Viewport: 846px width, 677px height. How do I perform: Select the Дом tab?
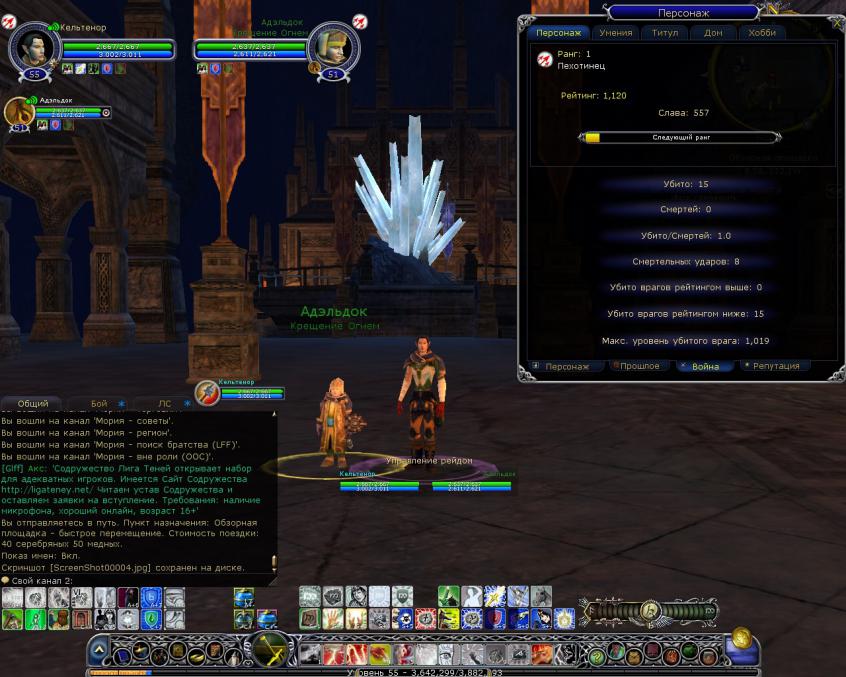713,33
